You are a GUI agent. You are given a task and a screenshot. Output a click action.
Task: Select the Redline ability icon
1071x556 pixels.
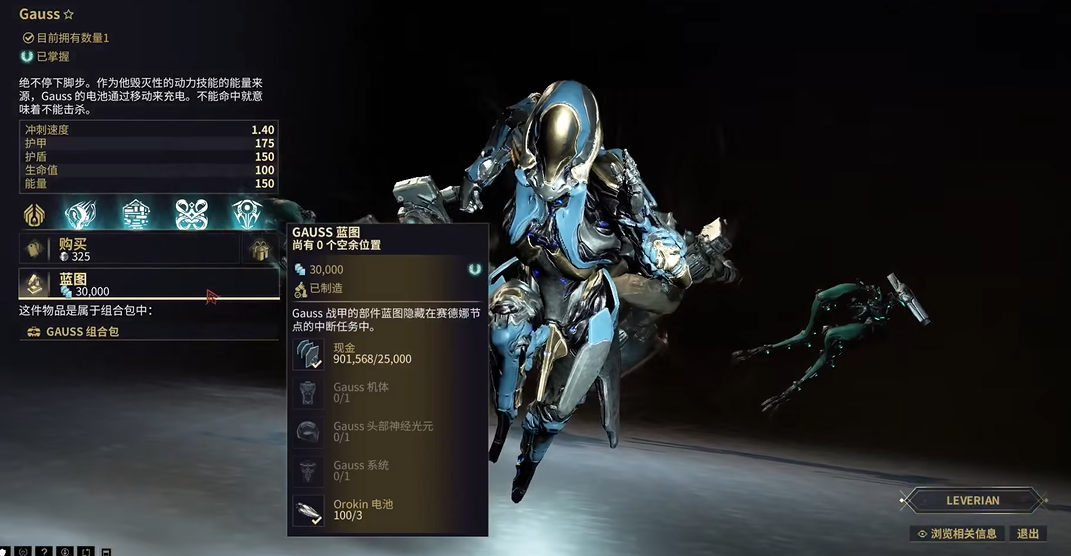pos(246,214)
